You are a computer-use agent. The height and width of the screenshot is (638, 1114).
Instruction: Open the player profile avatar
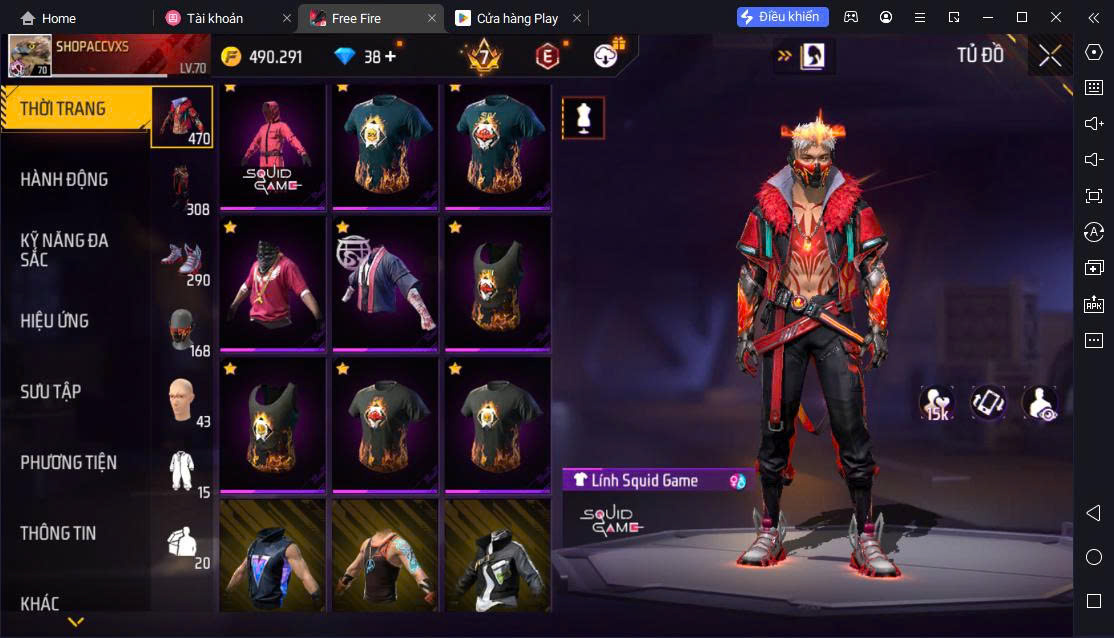click(30, 57)
